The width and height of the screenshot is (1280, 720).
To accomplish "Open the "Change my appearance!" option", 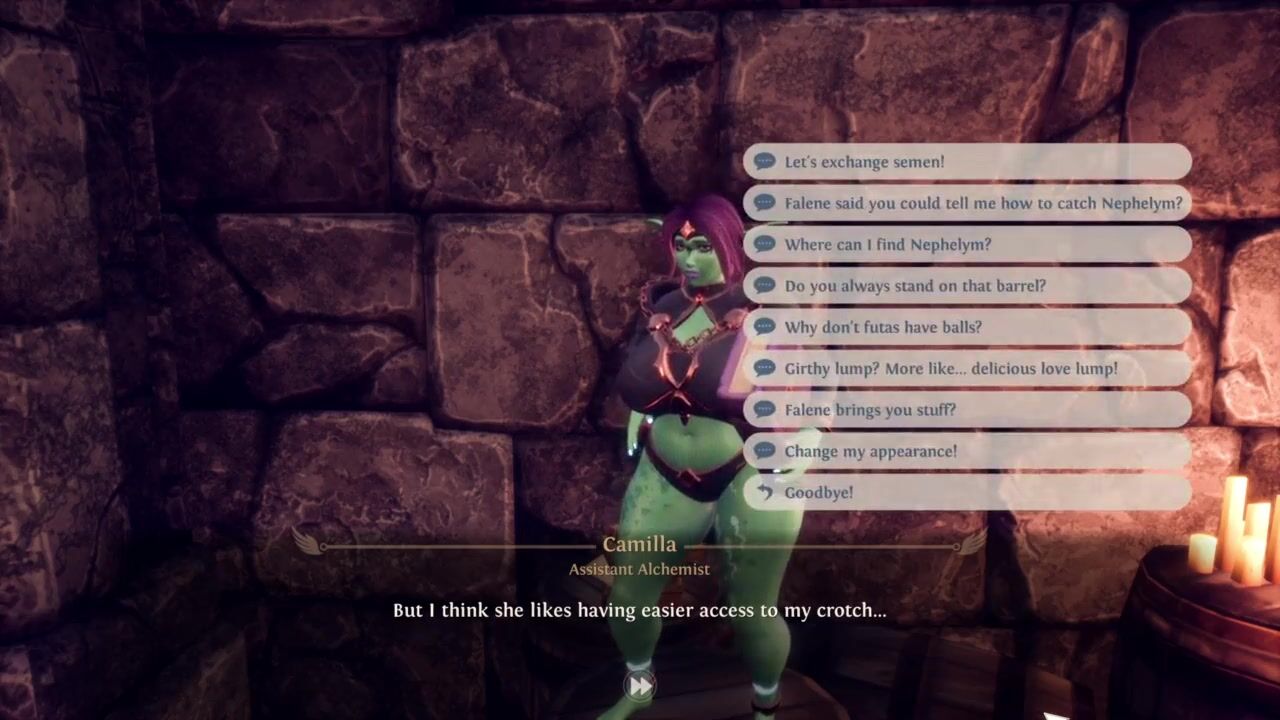I will (x=966, y=451).
